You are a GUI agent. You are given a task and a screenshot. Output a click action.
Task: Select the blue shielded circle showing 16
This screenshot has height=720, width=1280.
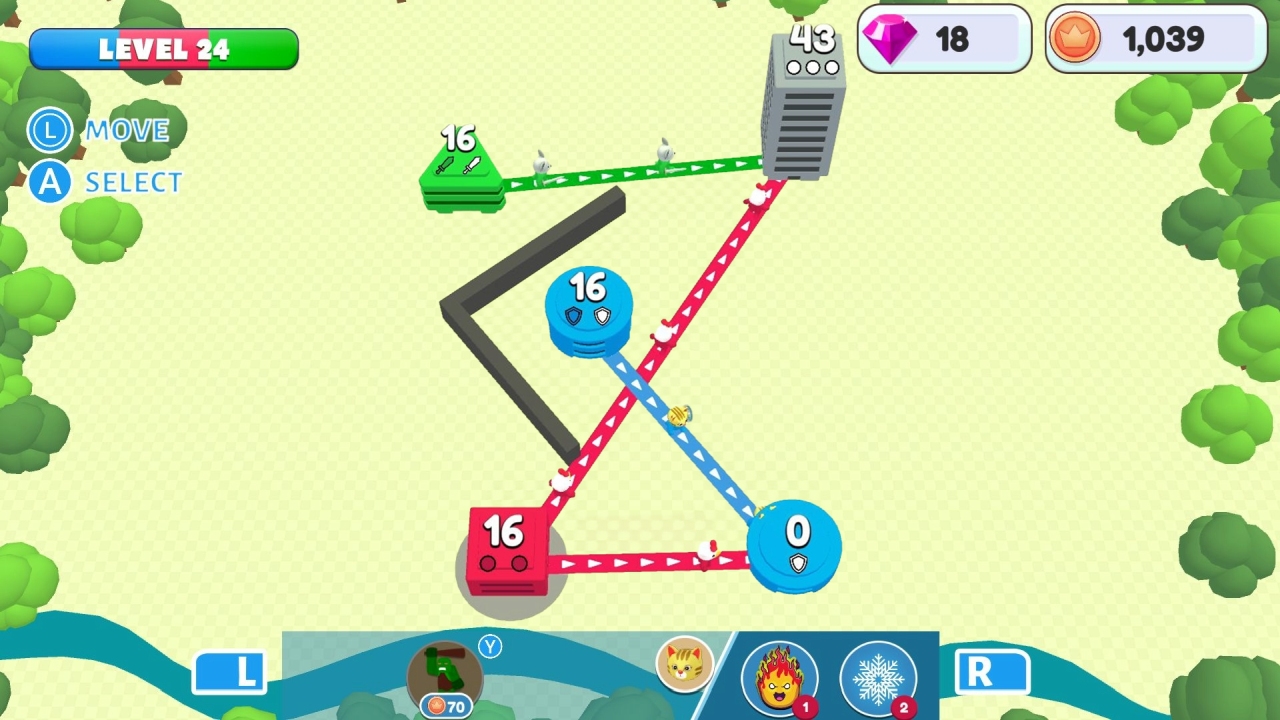coord(590,310)
